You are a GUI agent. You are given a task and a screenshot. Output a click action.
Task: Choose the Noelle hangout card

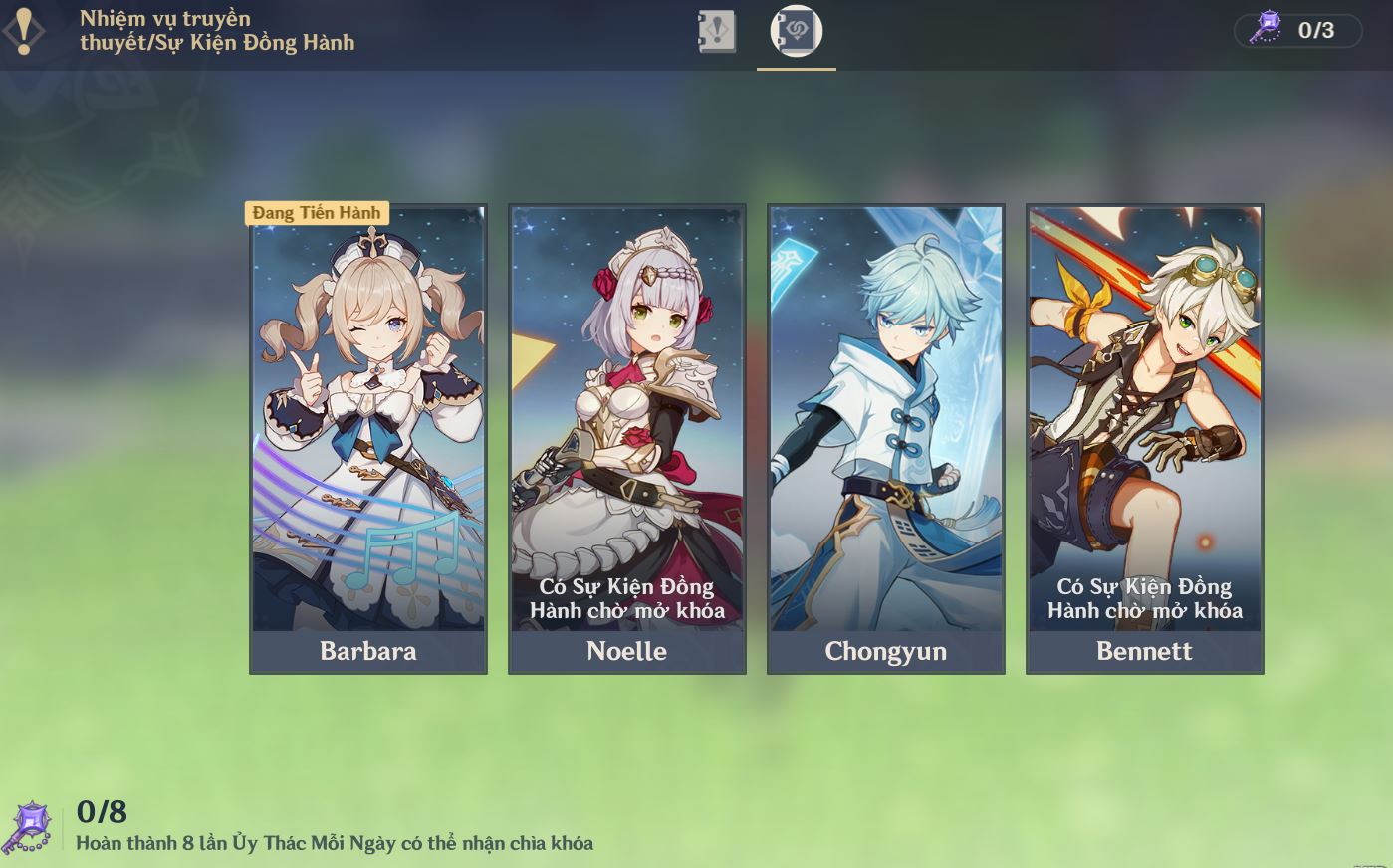(x=627, y=439)
